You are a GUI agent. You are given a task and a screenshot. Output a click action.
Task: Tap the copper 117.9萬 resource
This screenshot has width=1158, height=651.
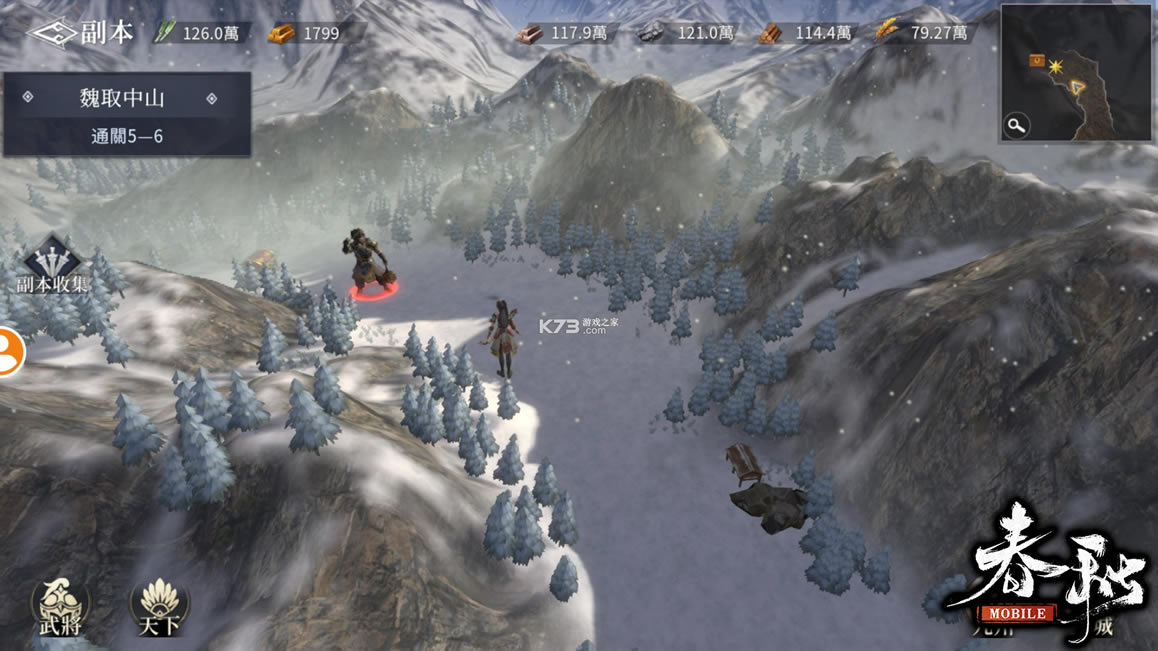tap(562, 33)
